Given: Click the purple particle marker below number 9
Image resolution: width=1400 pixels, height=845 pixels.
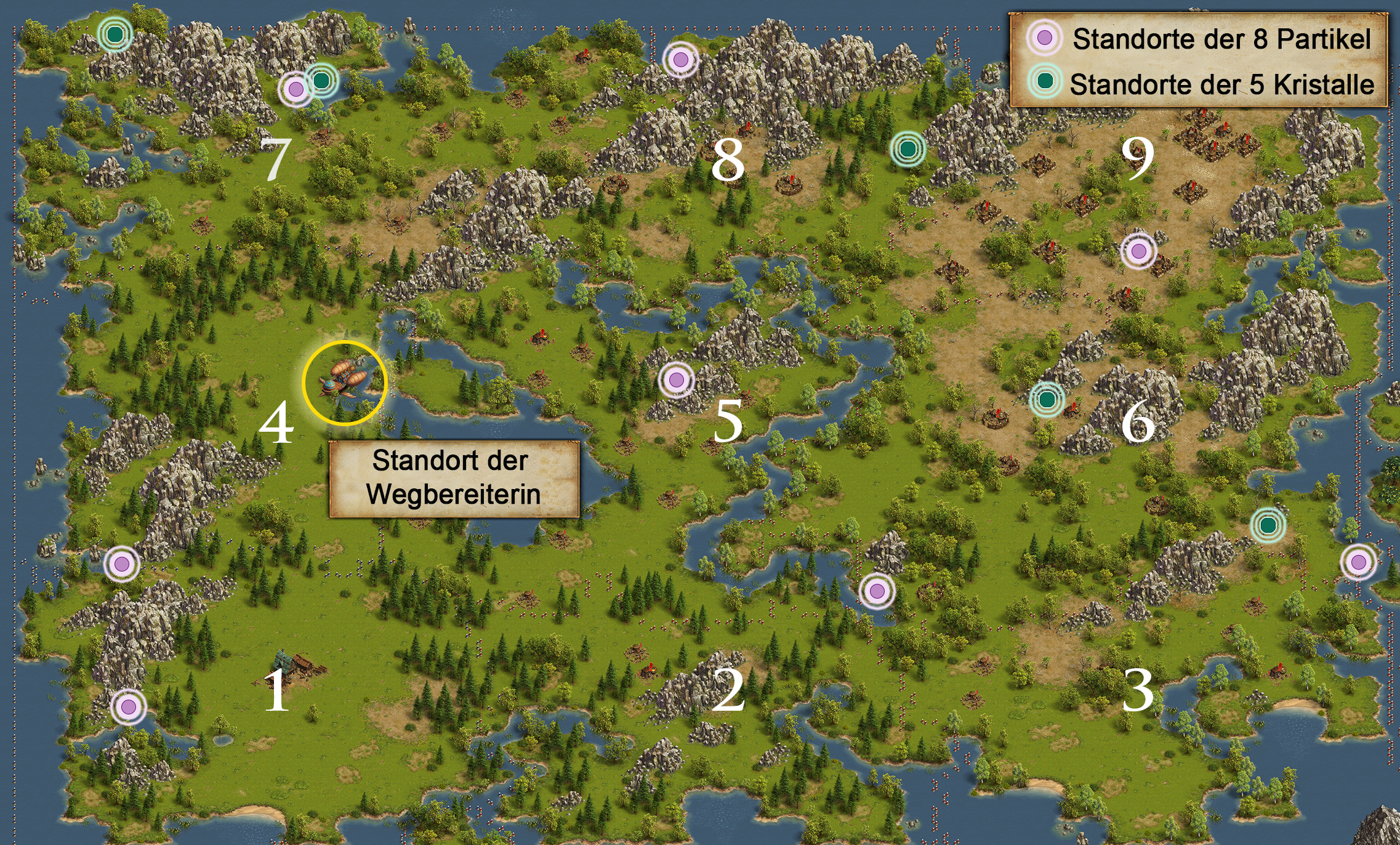Looking at the screenshot, I should pyautogui.click(x=1138, y=251).
